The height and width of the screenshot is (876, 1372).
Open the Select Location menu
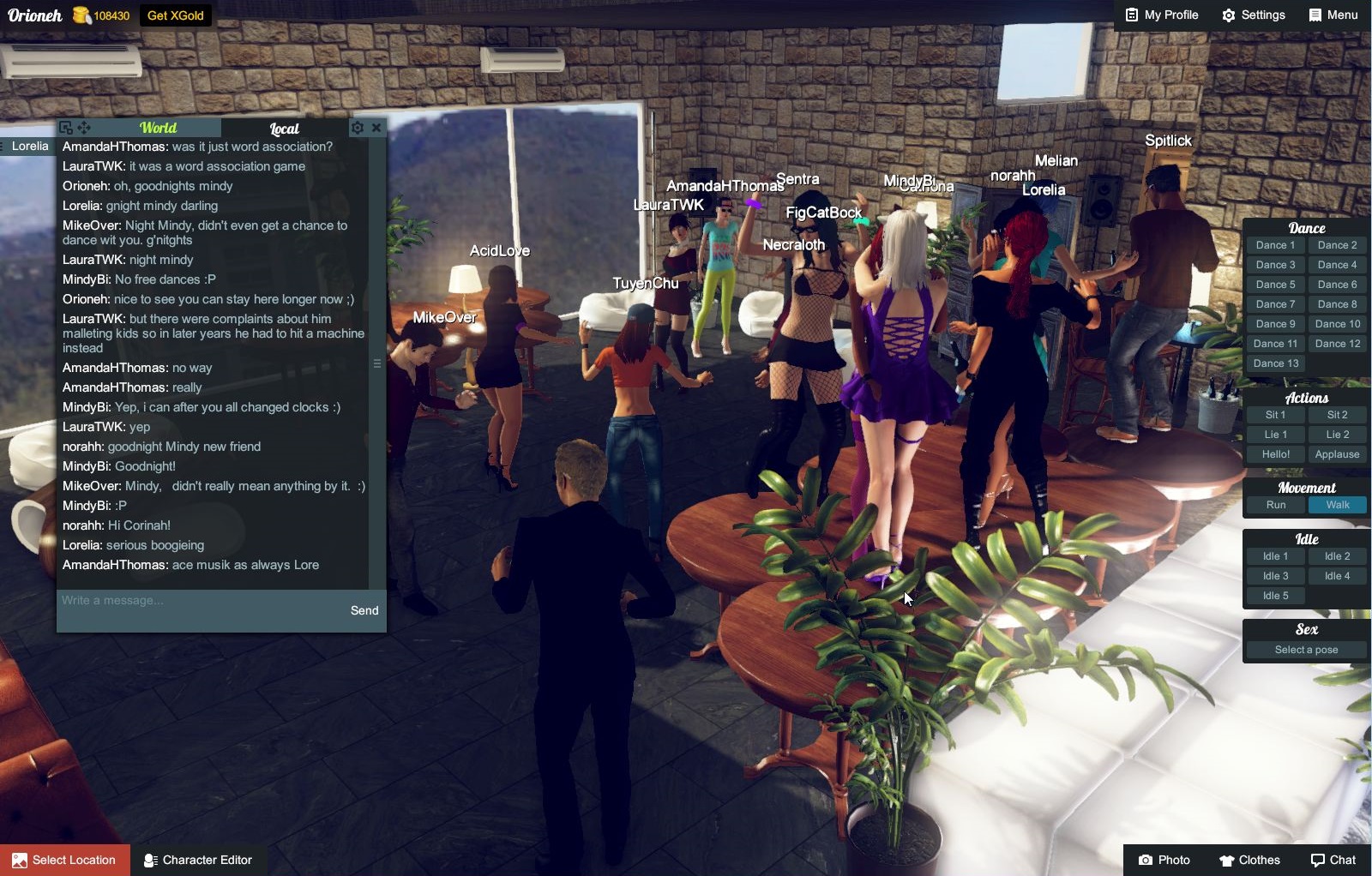(65, 860)
